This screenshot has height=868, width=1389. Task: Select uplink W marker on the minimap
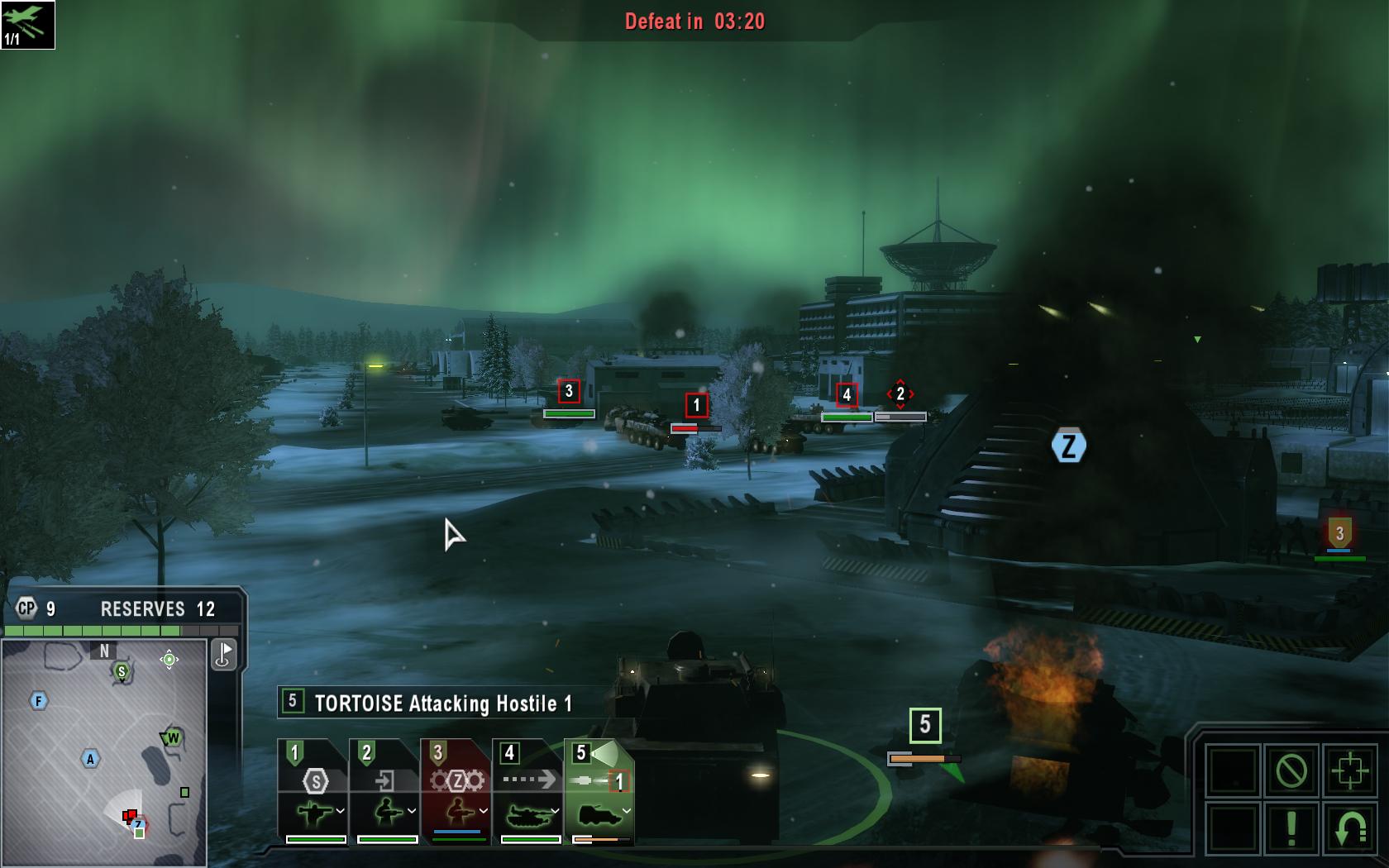173,737
